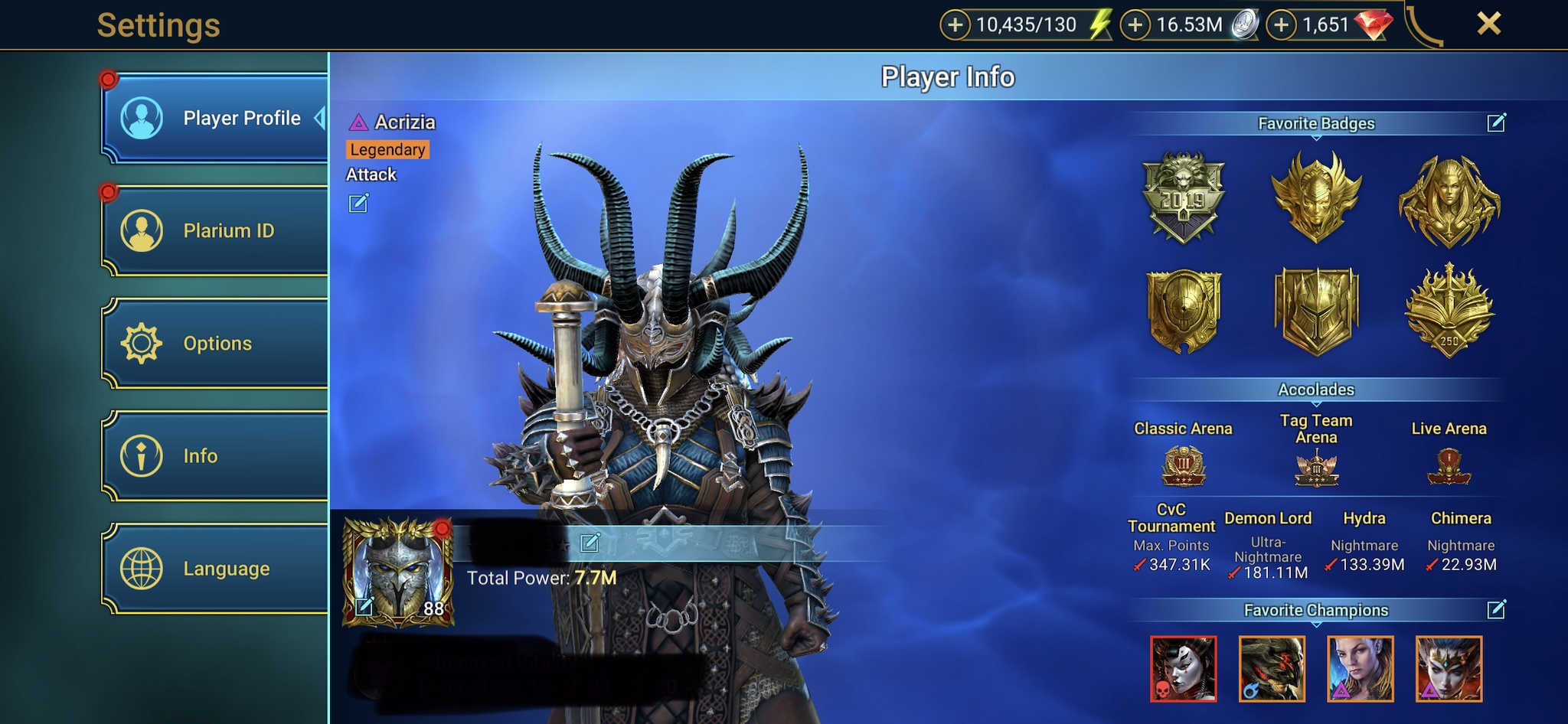Add more energy with the plus button
The image size is (1568, 724).
click(955, 25)
